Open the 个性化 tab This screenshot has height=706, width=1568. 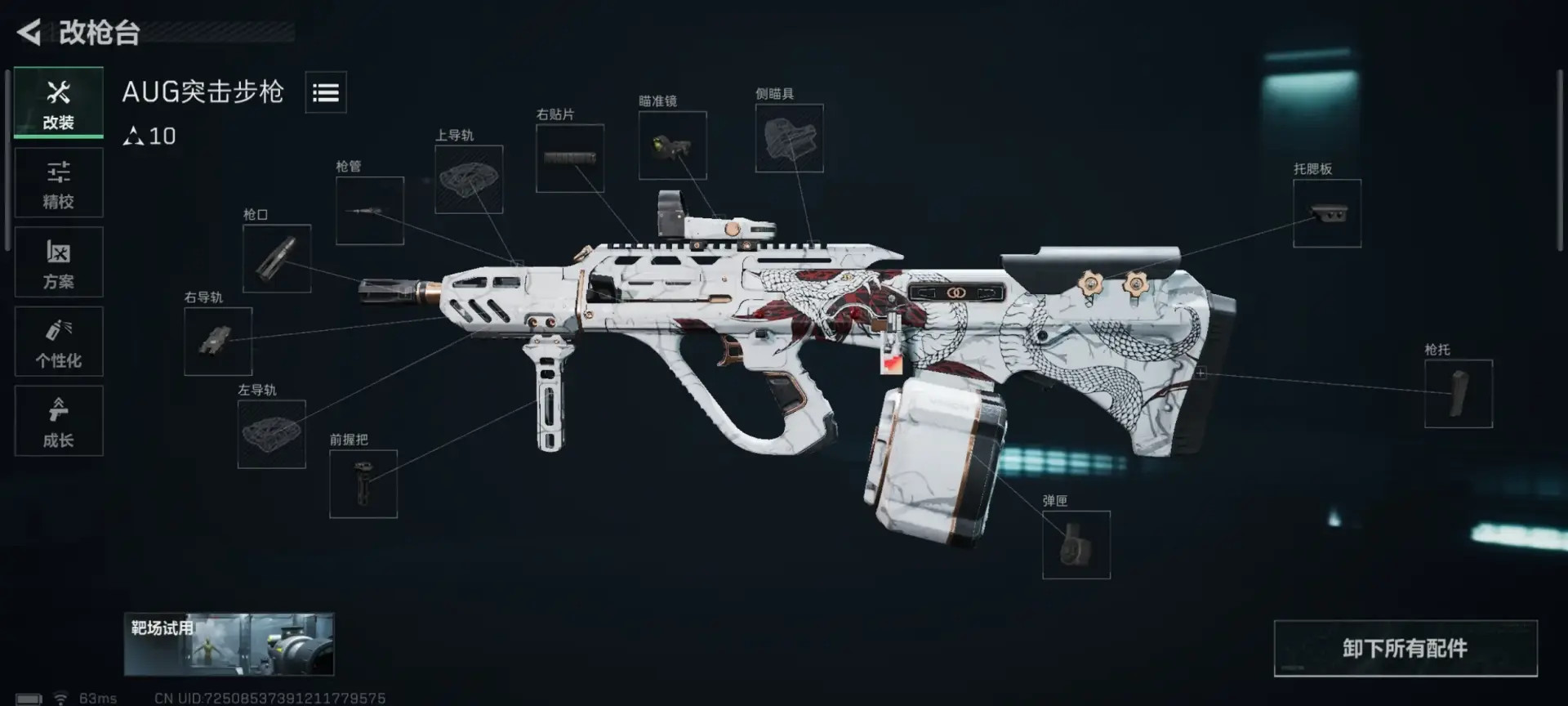(x=59, y=342)
